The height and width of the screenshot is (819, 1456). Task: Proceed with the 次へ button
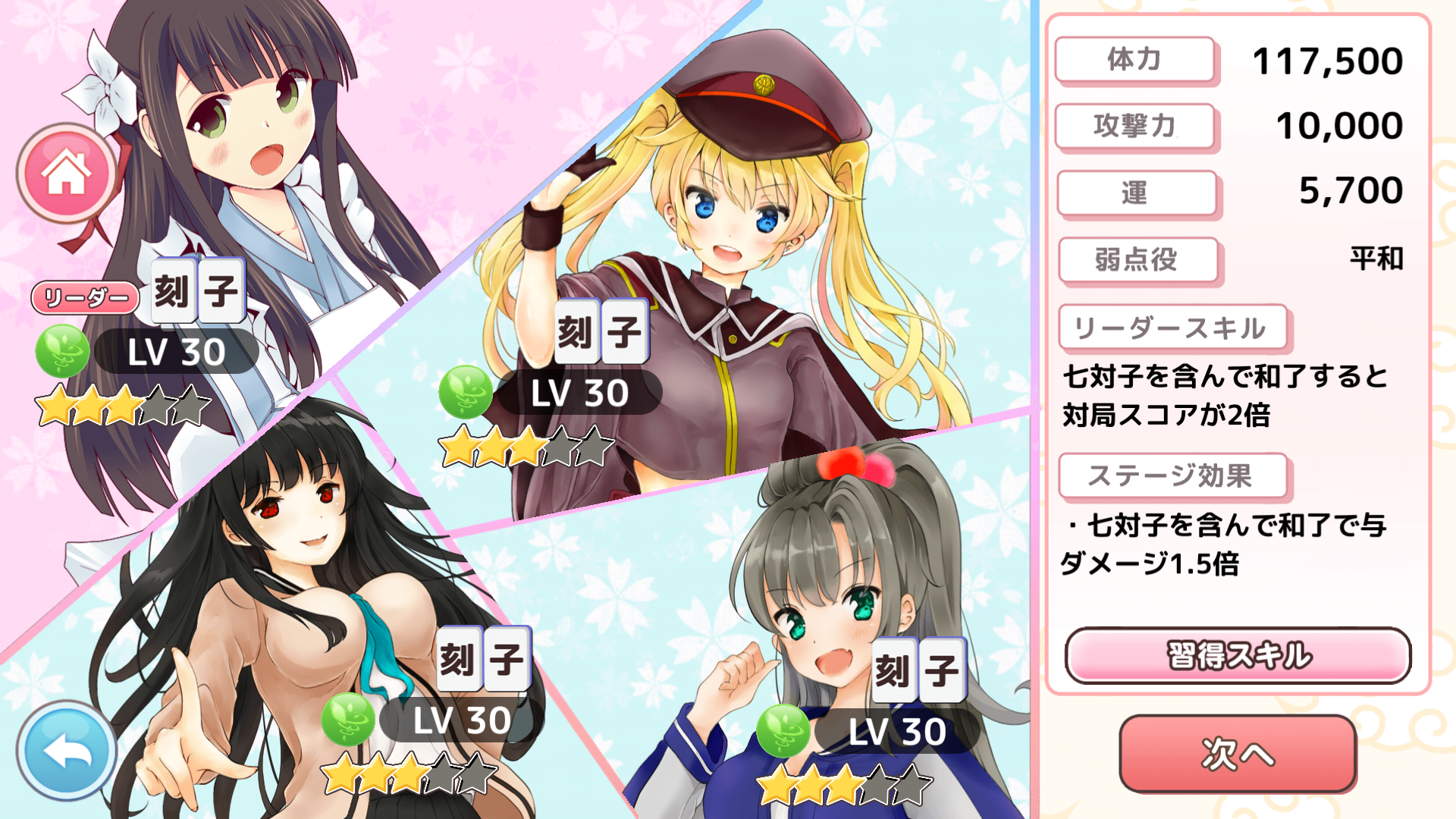click(x=1238, y=754)
